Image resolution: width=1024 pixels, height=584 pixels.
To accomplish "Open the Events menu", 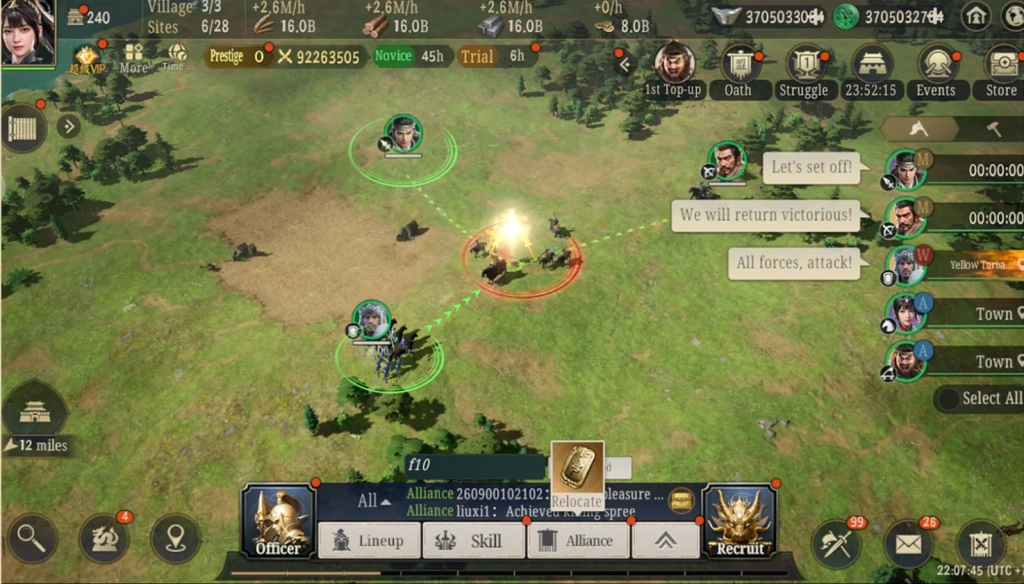I will tap(937, 70).
